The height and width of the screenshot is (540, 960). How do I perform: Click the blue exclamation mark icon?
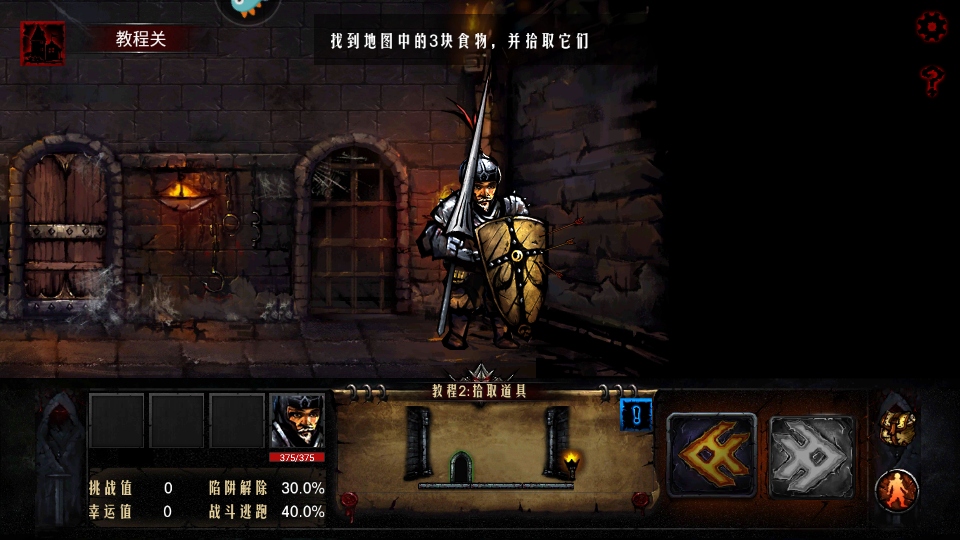pyautogui.click(x=636, y=413)
